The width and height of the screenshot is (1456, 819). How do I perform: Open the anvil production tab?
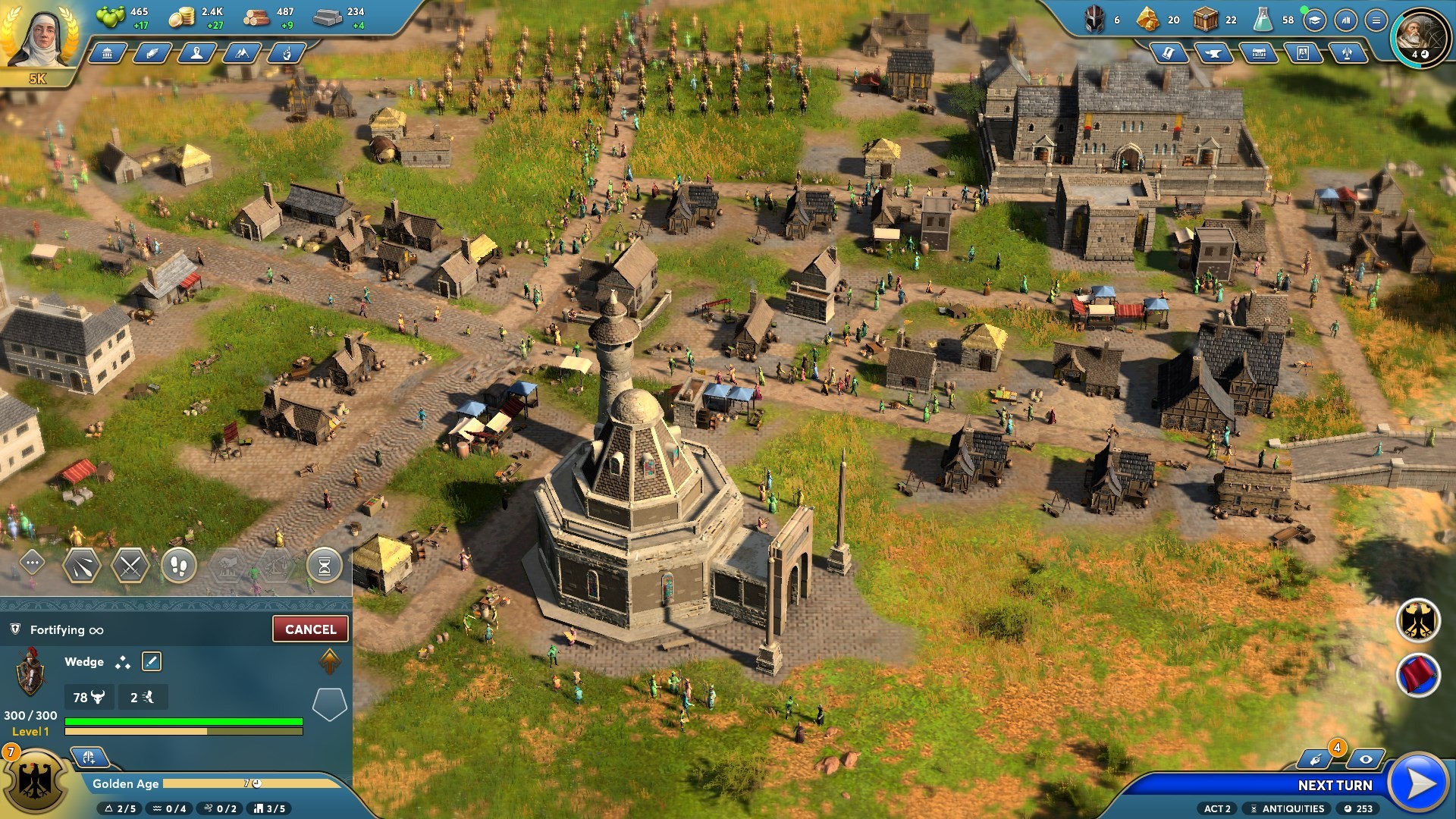[x=1213, y=53]
